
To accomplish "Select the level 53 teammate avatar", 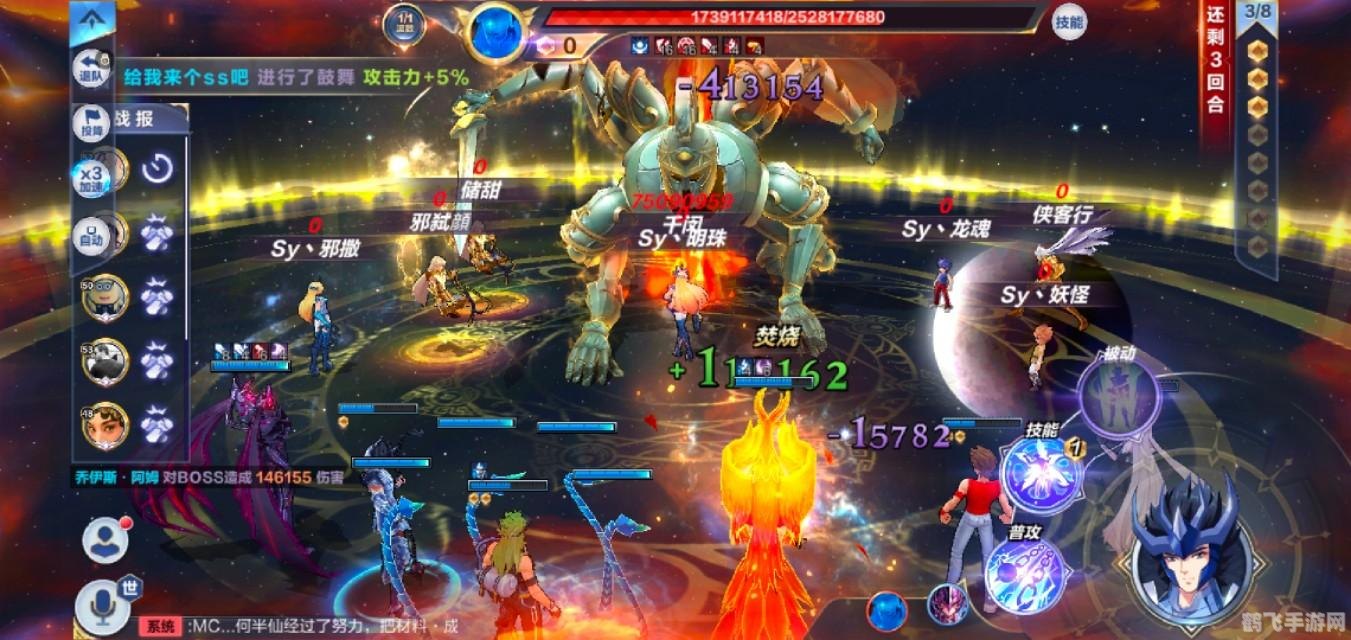I will [104, 361].
